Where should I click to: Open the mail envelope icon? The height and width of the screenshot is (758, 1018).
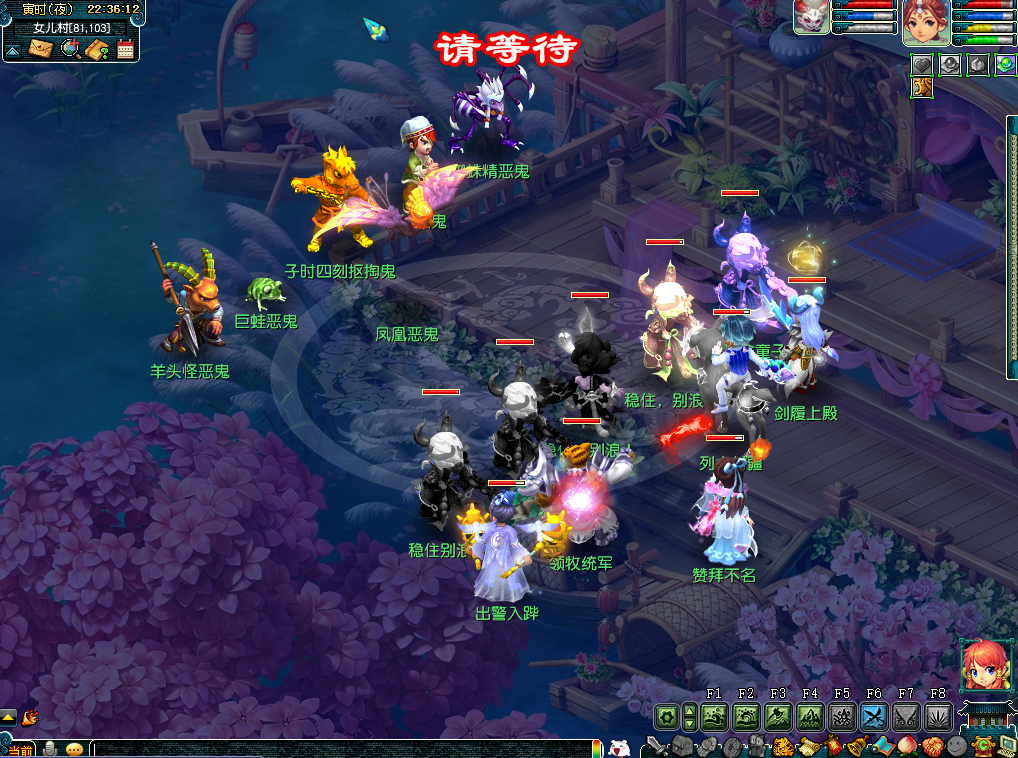(40, 49)
